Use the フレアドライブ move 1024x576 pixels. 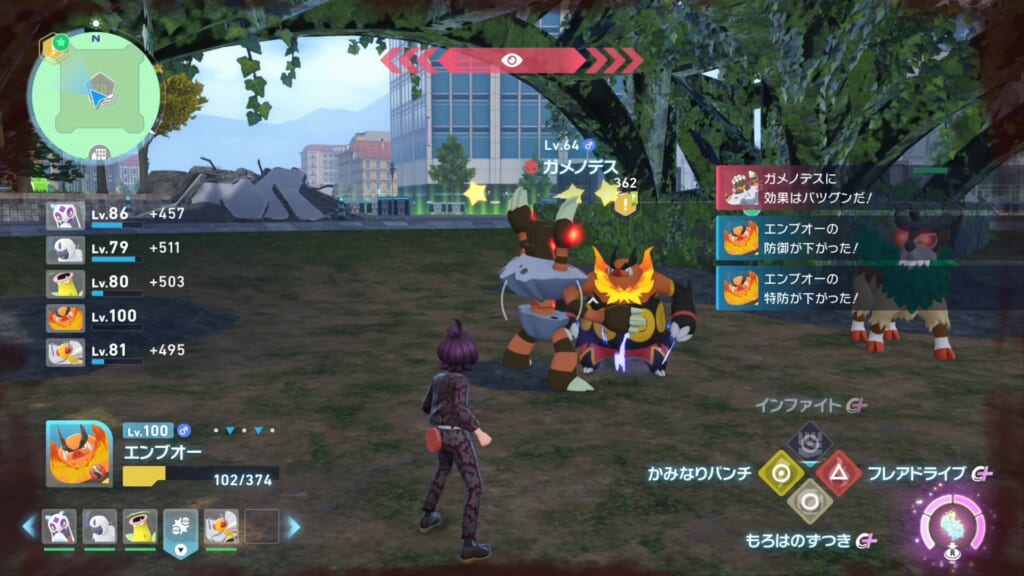coord(837,473)
